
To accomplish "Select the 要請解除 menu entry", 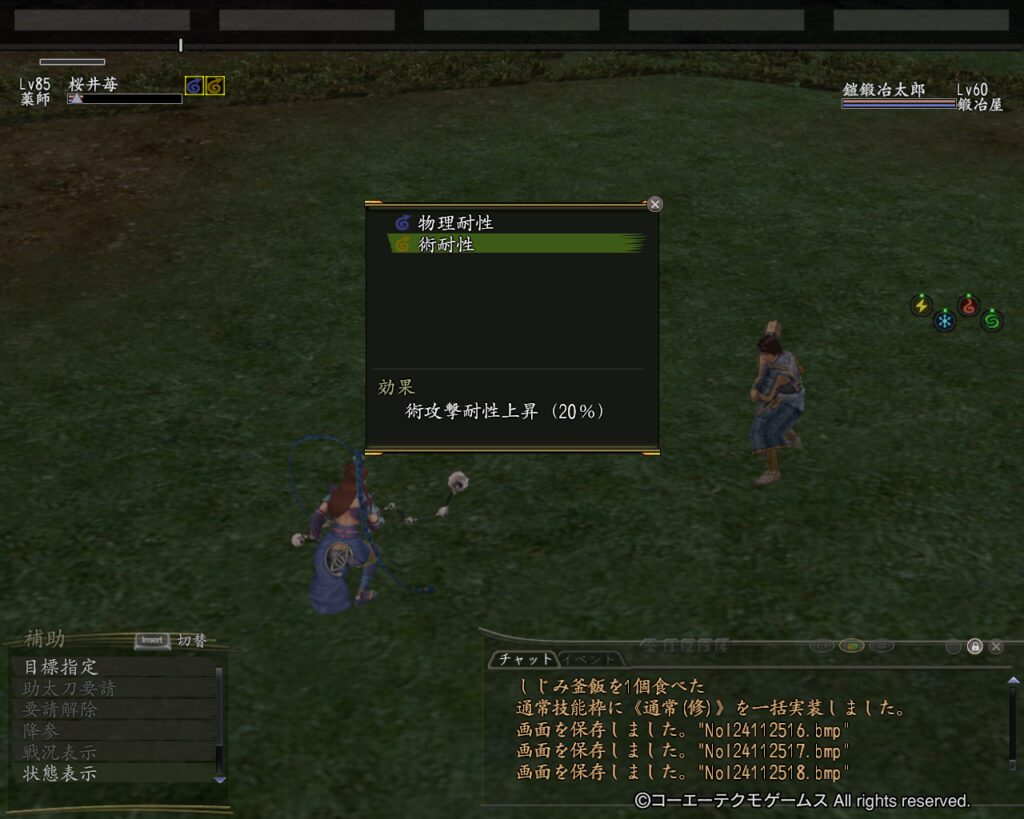I will pyautogui.click(x=61, y=709).
